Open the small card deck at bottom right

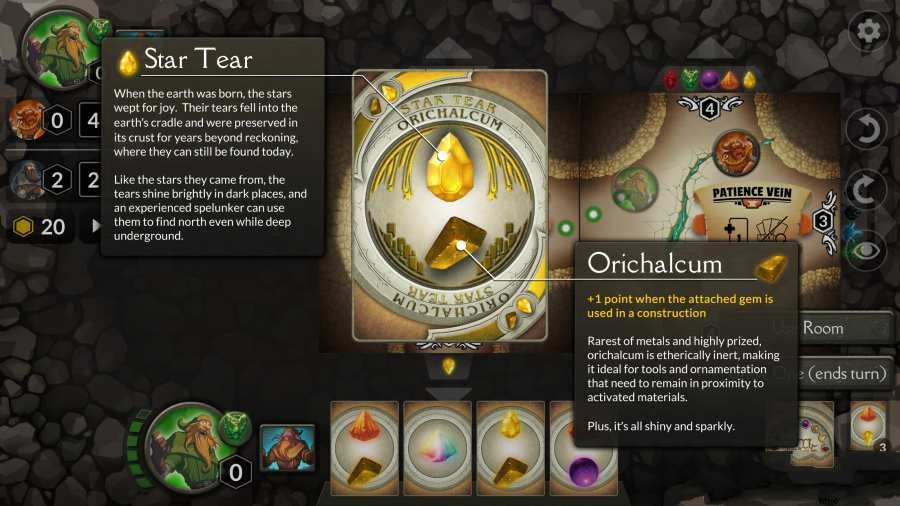(871, 427)
